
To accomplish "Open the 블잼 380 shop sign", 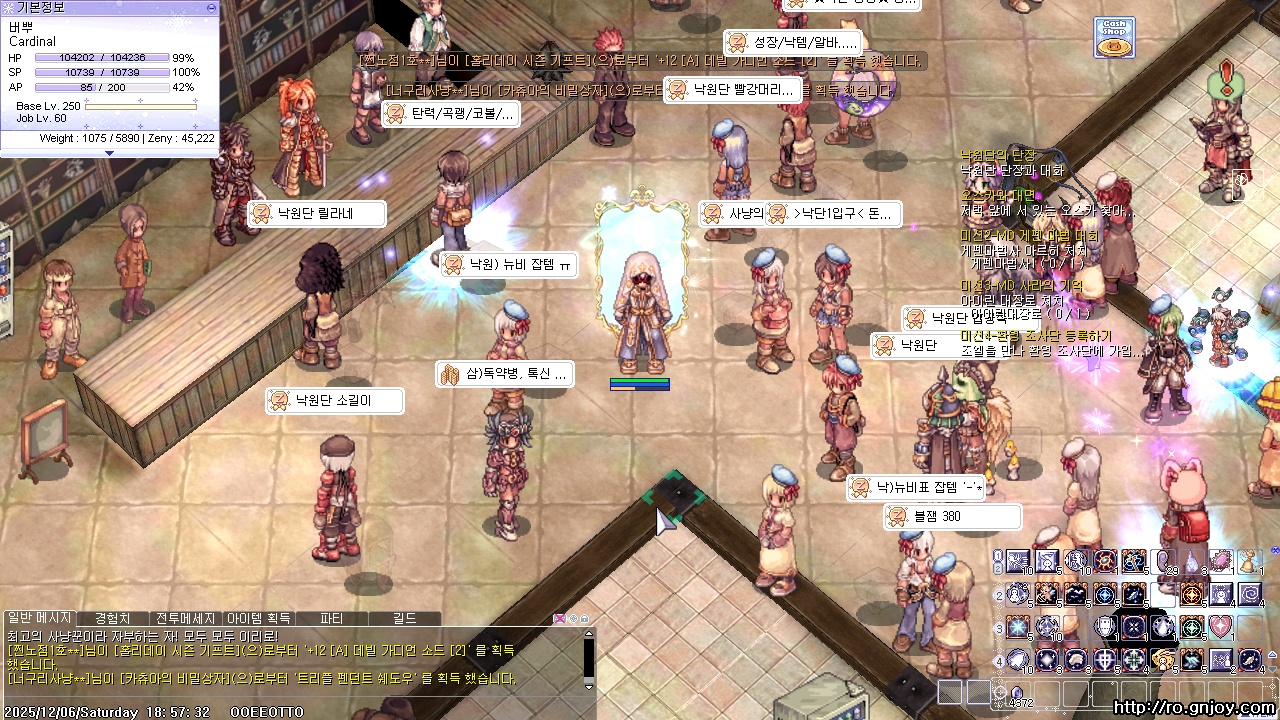I will (952, 516).
